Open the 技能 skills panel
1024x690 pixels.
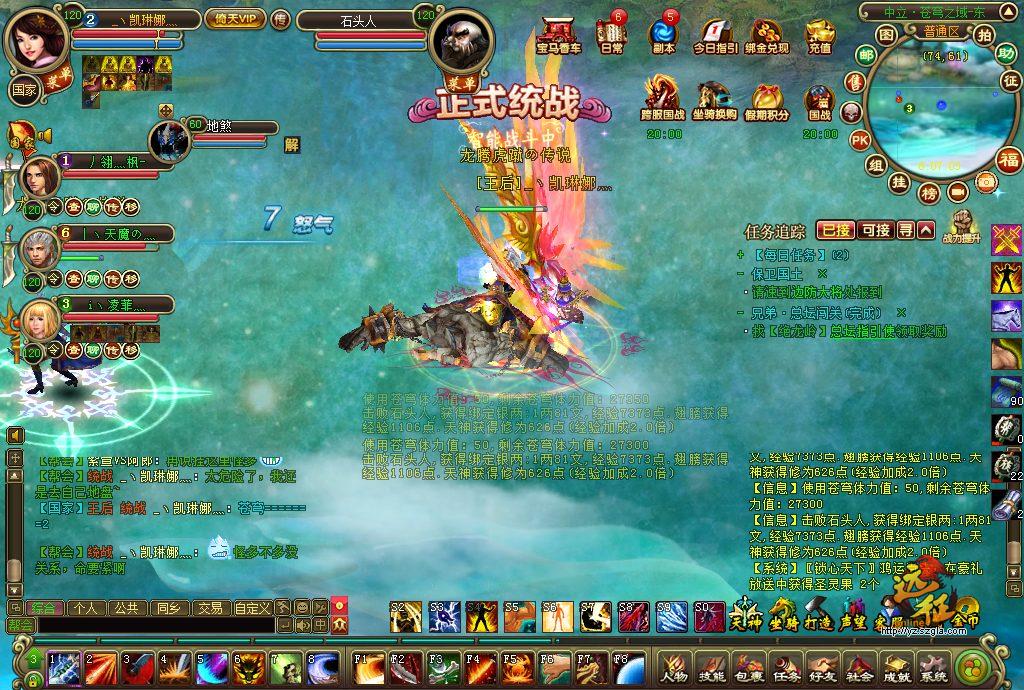(x=711, y=668)
